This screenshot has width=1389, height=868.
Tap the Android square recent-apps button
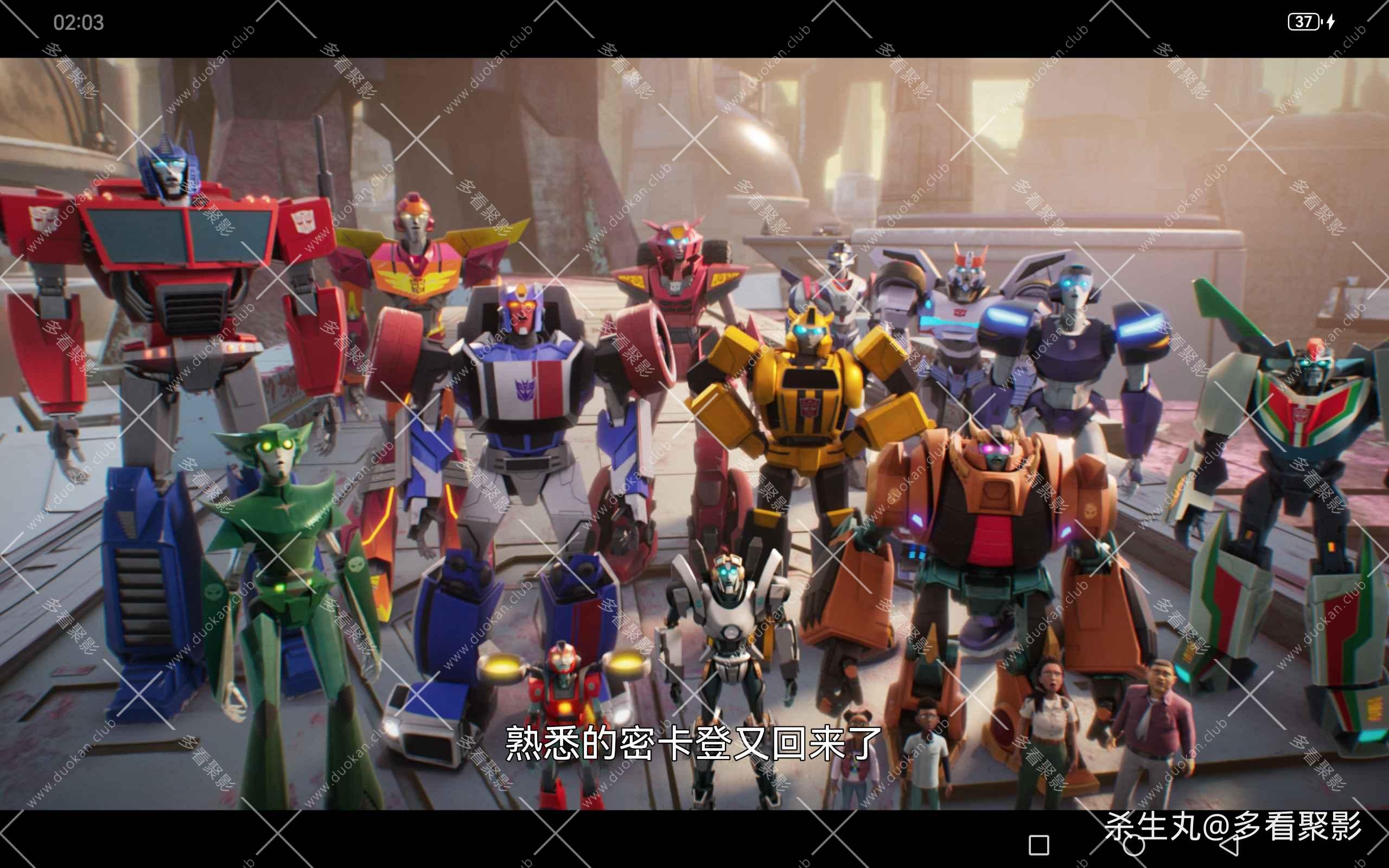(1039, 845)
